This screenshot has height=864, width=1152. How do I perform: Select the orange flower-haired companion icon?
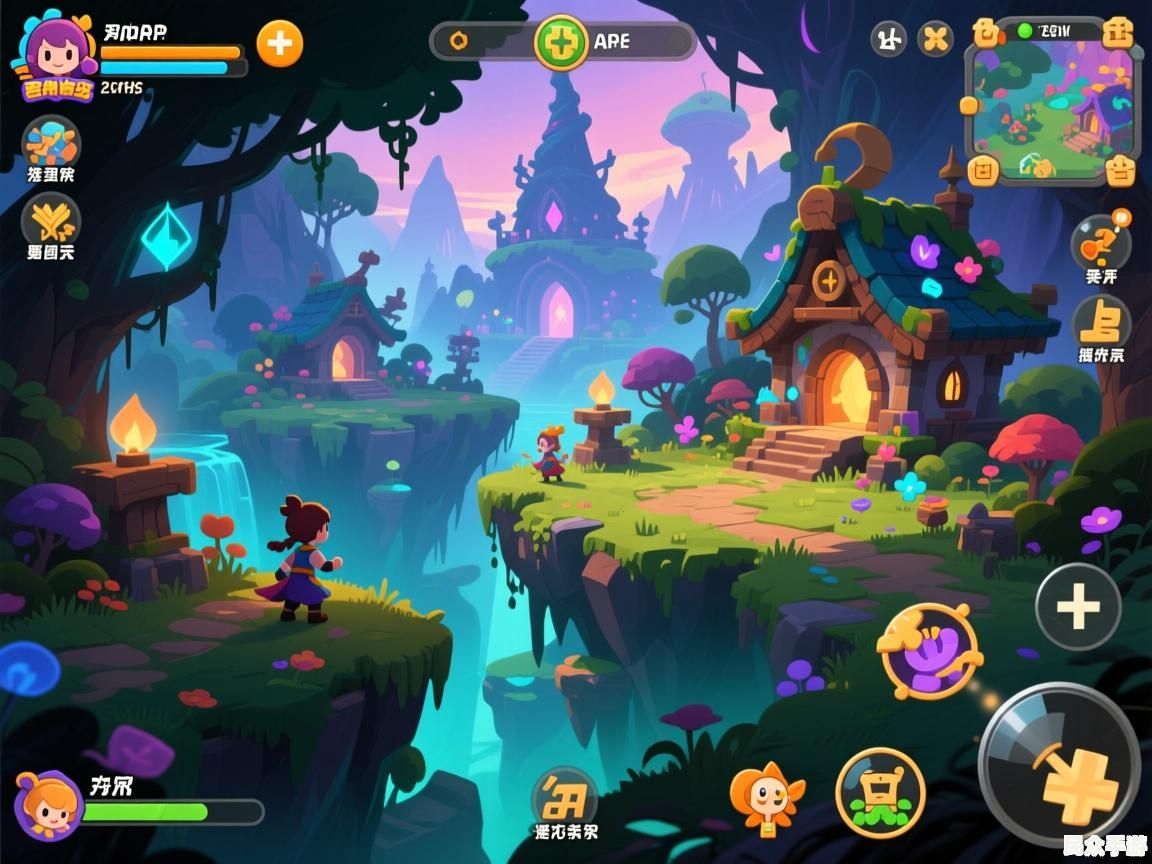coord(767,797)
